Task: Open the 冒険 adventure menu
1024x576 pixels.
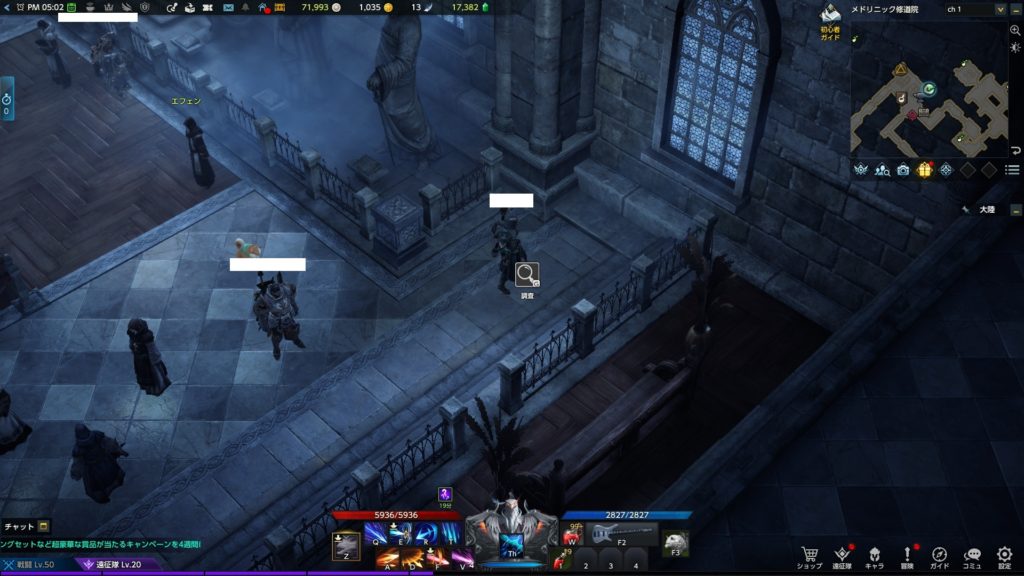Action: tap(908, 555)
